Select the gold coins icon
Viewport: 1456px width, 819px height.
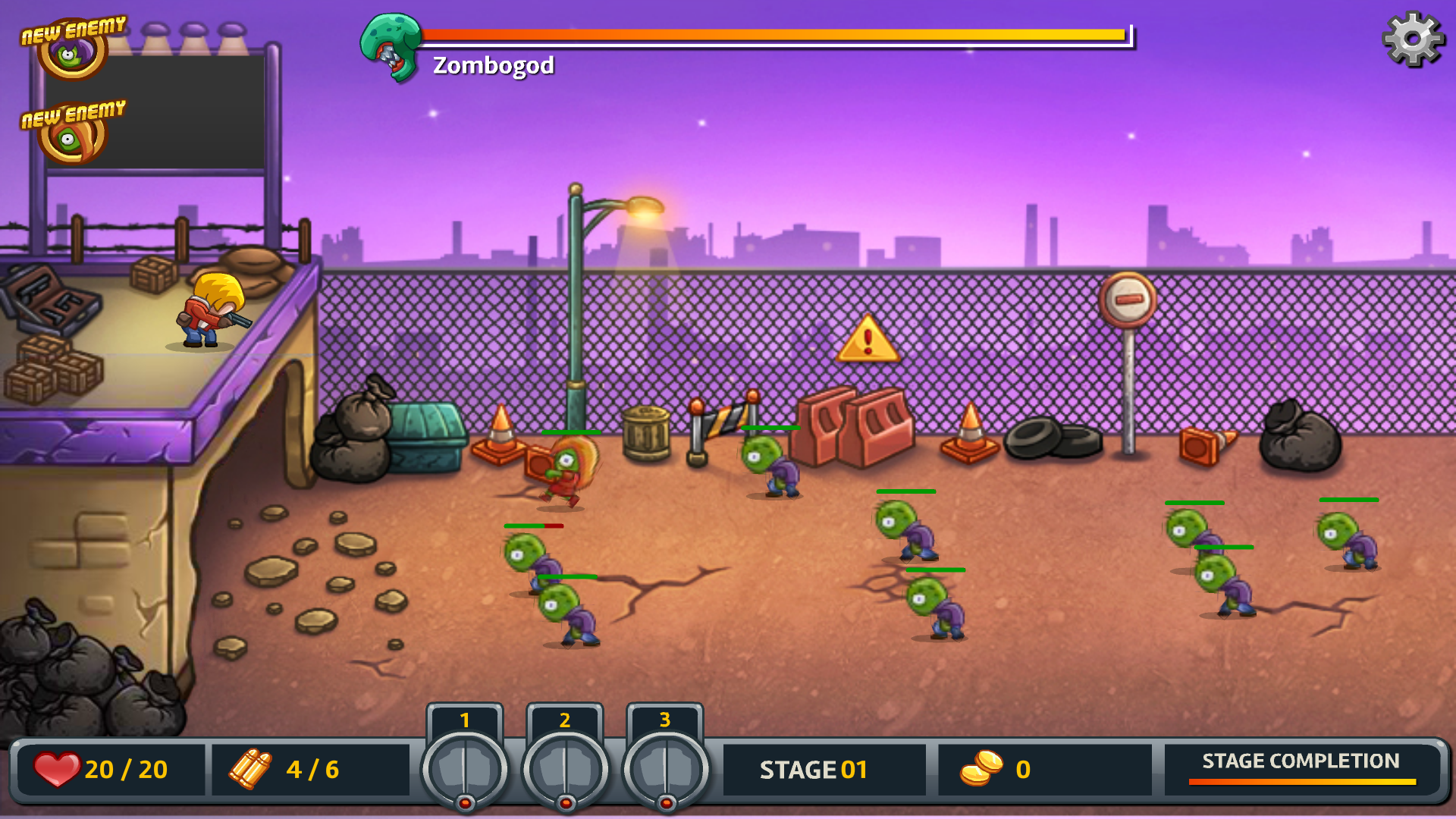(x=982, y=769)
